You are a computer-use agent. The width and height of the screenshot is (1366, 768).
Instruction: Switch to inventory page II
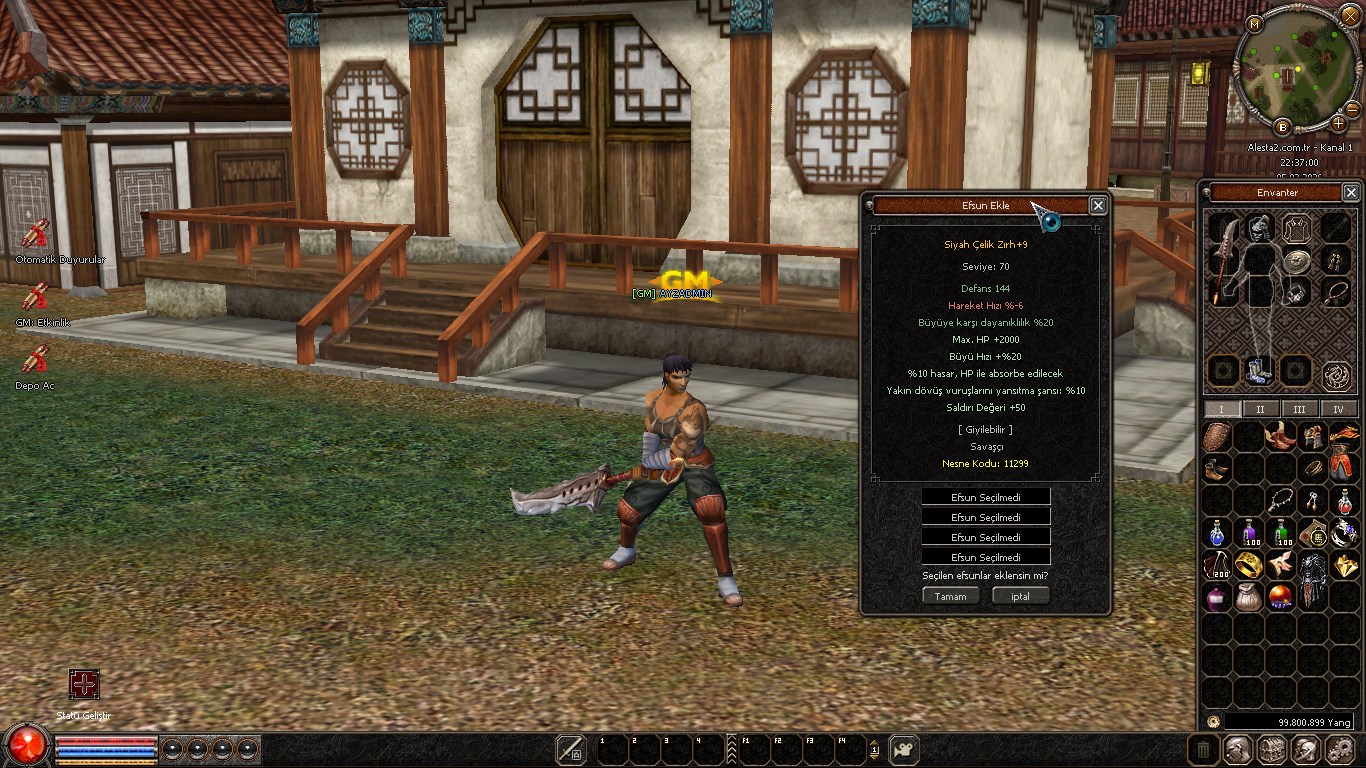(x=1260, y=409)
